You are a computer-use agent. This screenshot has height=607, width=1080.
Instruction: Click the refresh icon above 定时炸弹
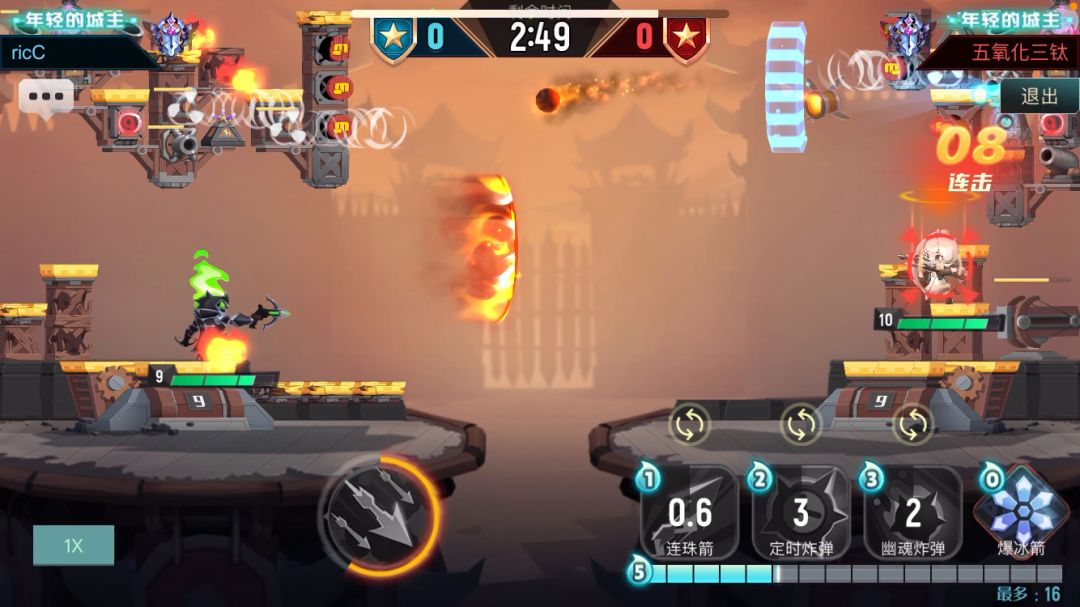coord(801,424)
